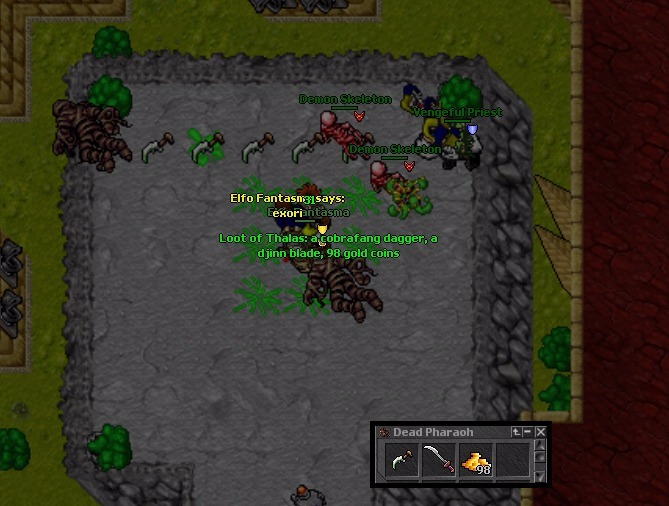Pick the djinn blade slot
Viewport: 669px width, 506px height.
438,461
